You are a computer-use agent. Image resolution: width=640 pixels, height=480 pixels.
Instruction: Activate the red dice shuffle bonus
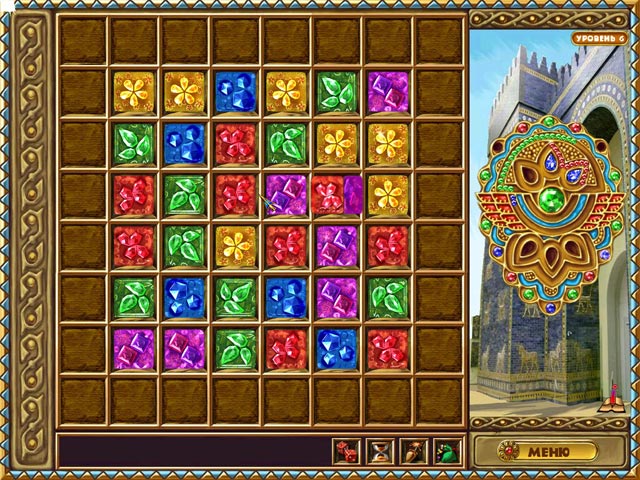click(x=346, y=452)
